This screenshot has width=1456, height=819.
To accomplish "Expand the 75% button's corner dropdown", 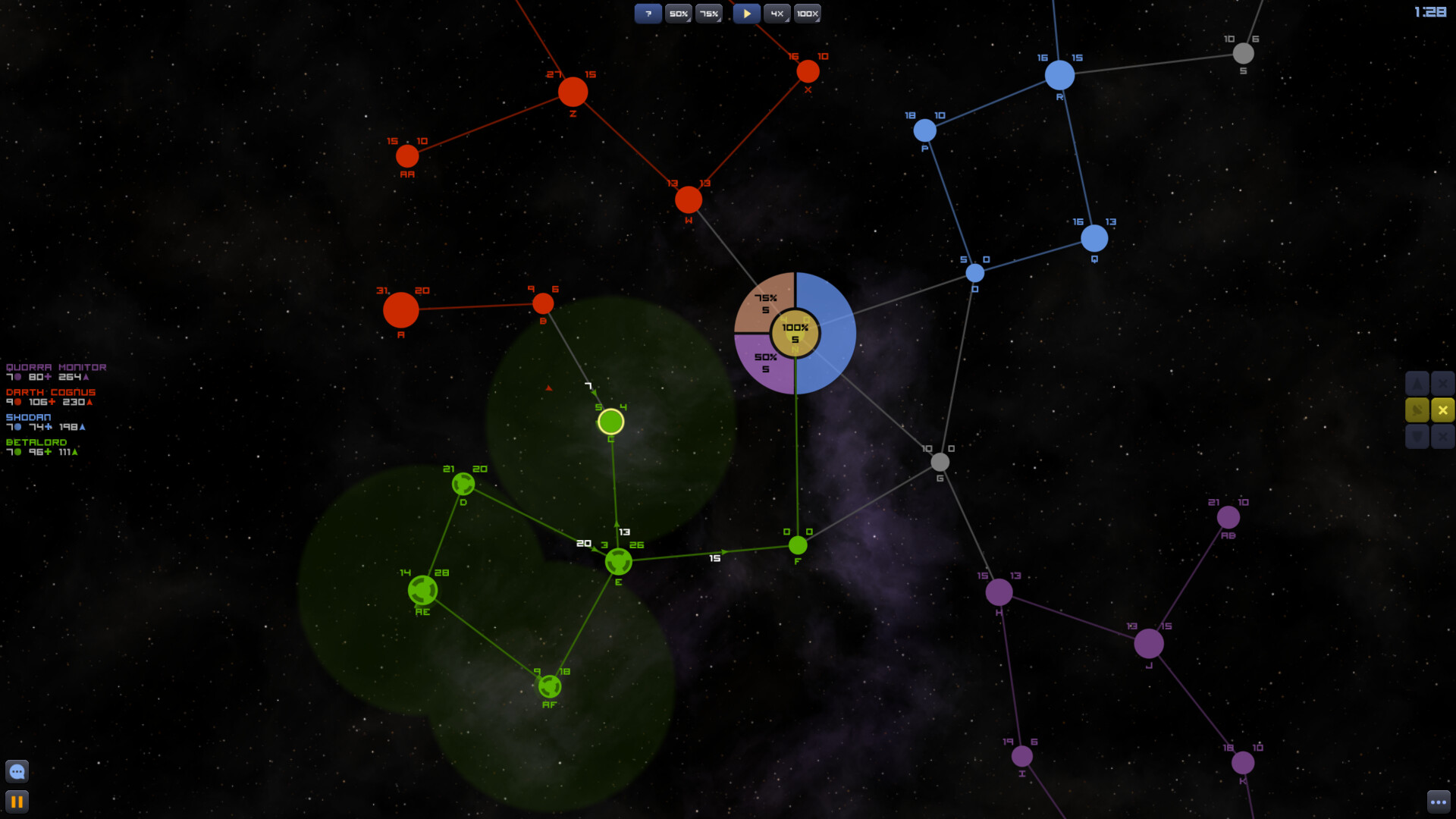I will click(719, 20).
